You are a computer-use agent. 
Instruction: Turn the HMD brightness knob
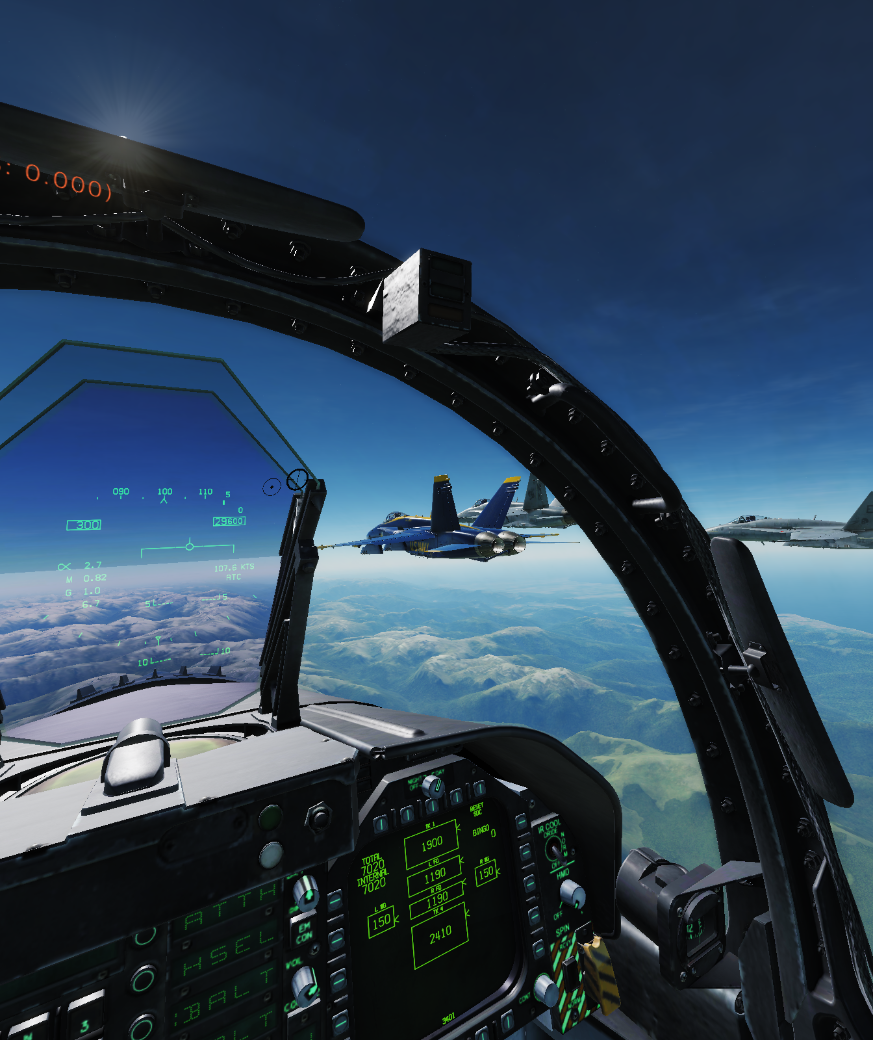click(571, 893)
